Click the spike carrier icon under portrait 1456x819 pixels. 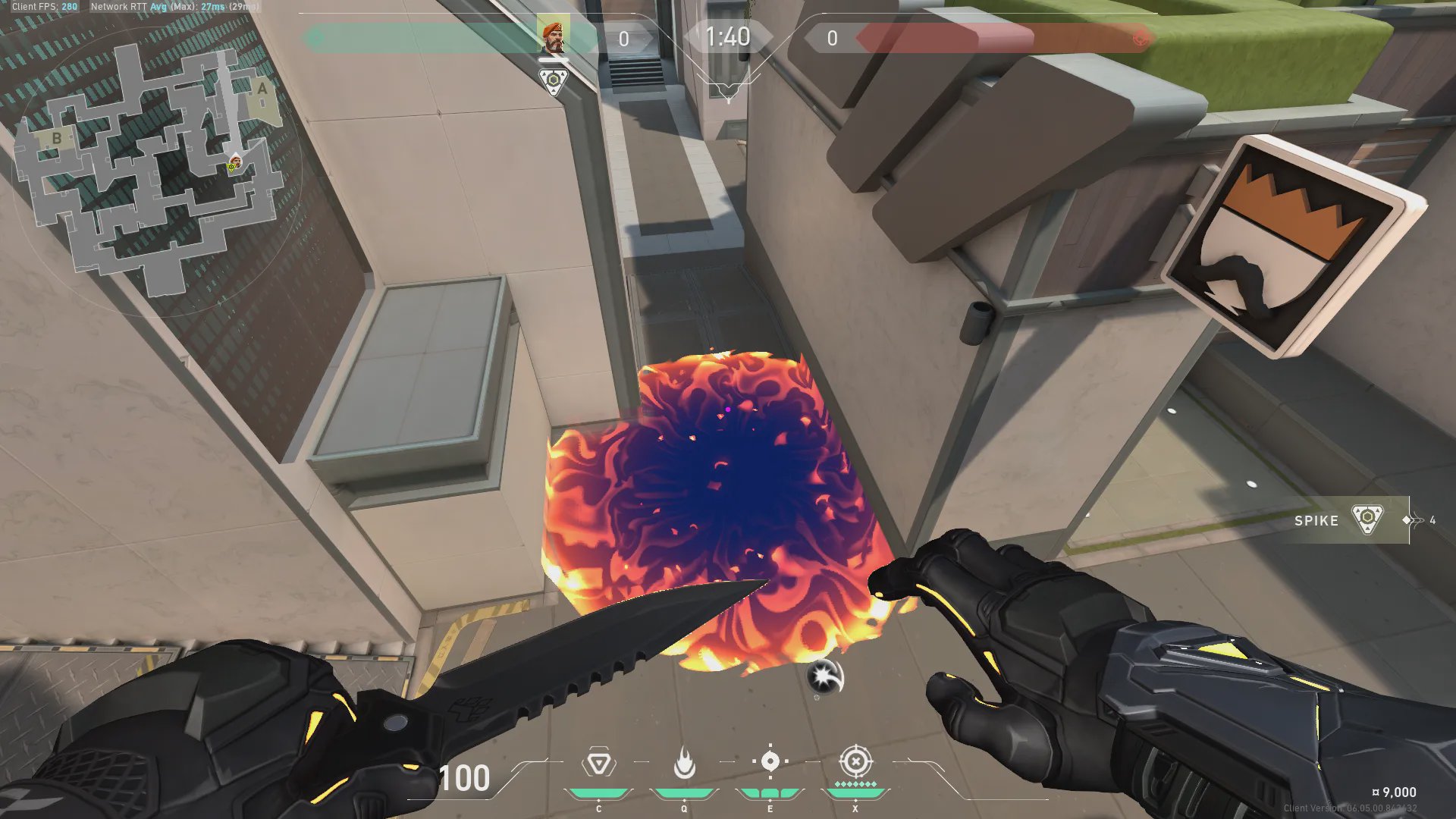coord(554,80)
